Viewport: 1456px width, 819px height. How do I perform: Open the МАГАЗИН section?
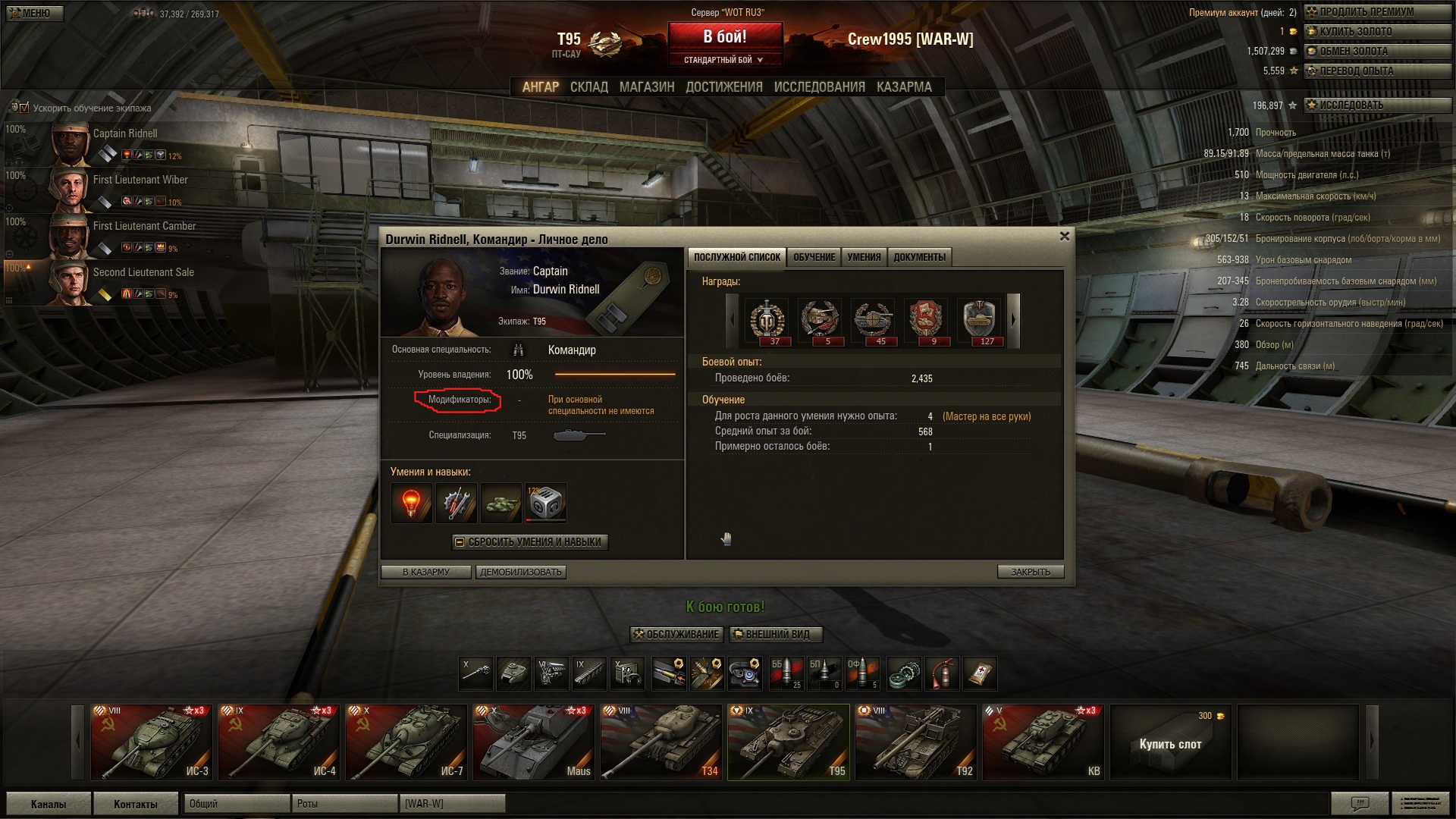click(x=646, y=87)
